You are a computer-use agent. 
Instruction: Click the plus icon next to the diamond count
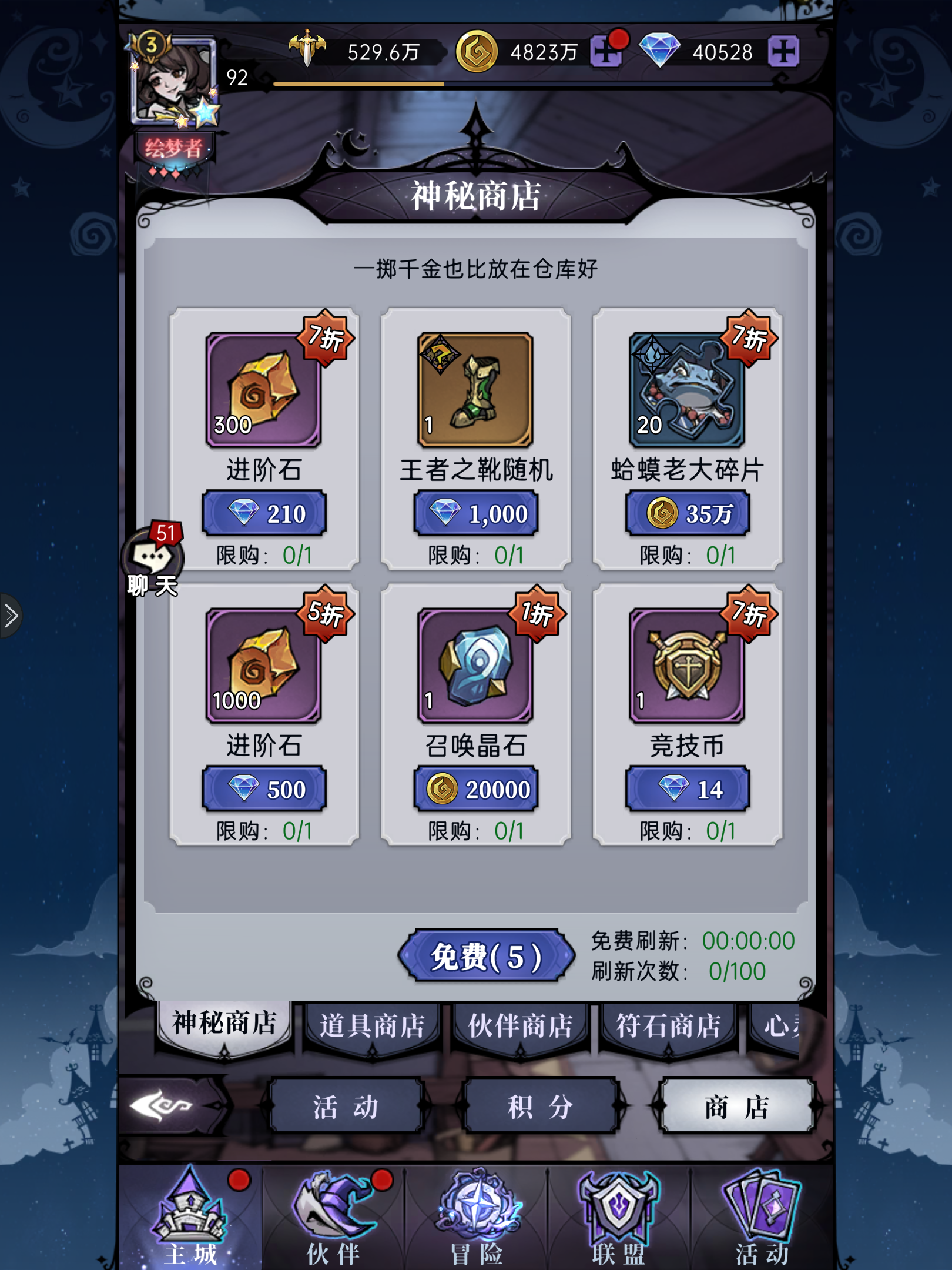(786, 51)
